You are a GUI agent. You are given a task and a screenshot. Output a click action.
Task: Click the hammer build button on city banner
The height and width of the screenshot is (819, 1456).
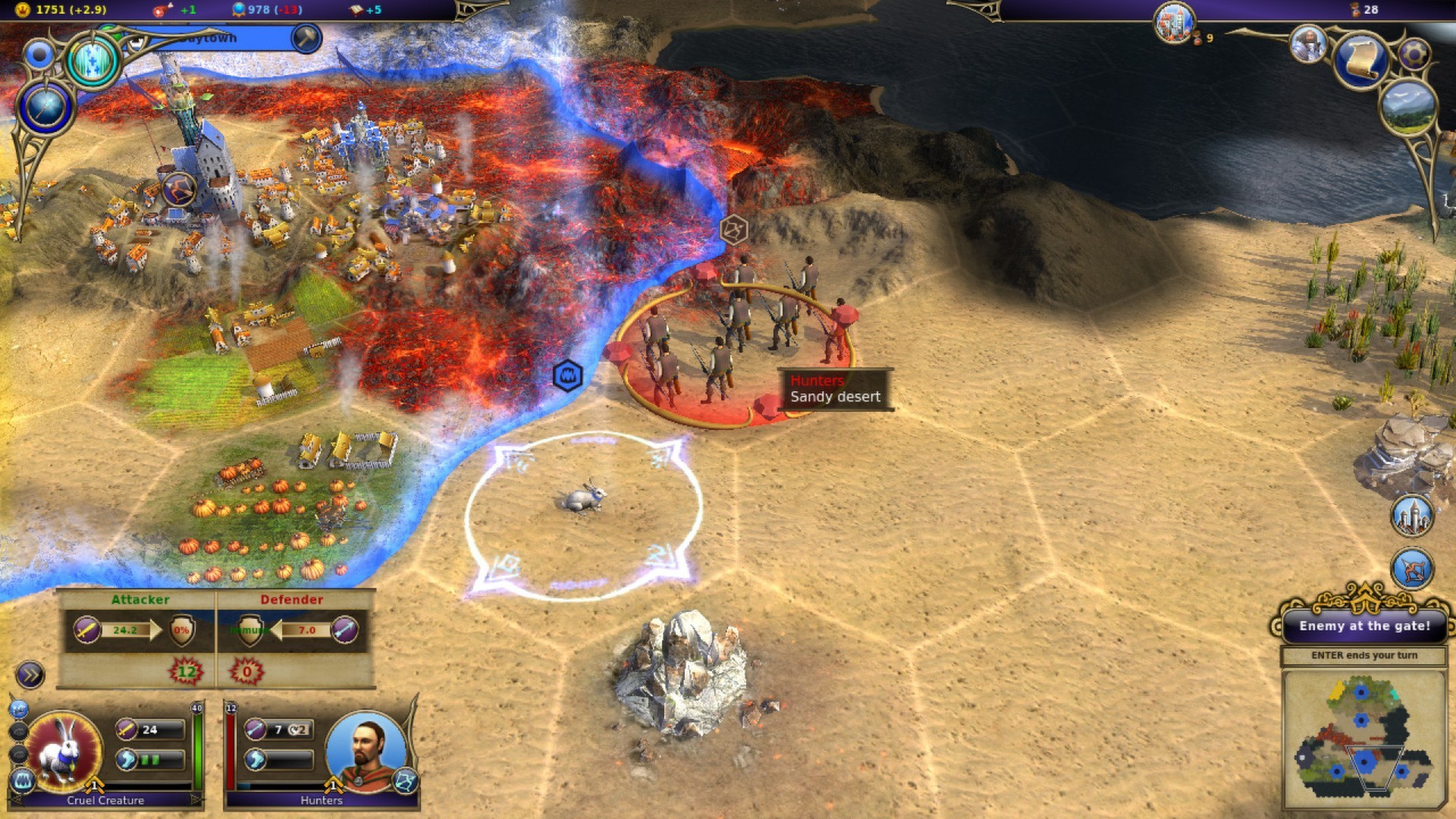coord(306,37)
